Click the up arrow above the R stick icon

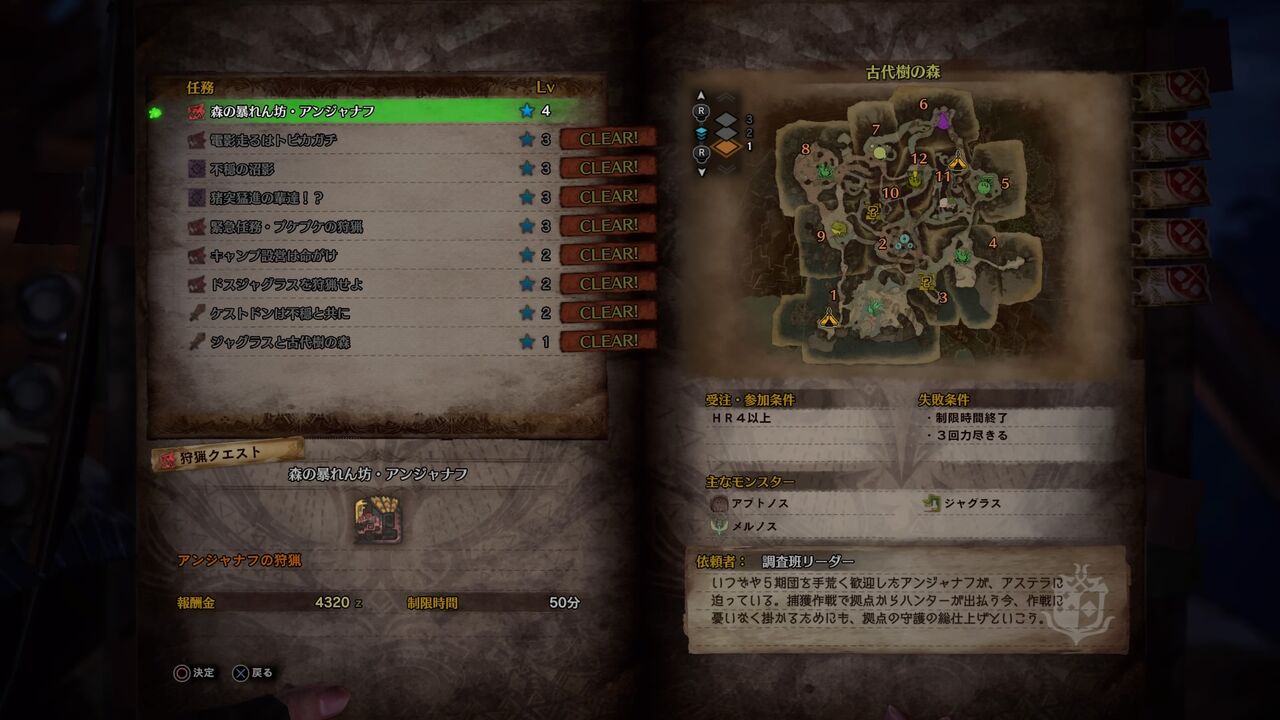tap(701, 95)
